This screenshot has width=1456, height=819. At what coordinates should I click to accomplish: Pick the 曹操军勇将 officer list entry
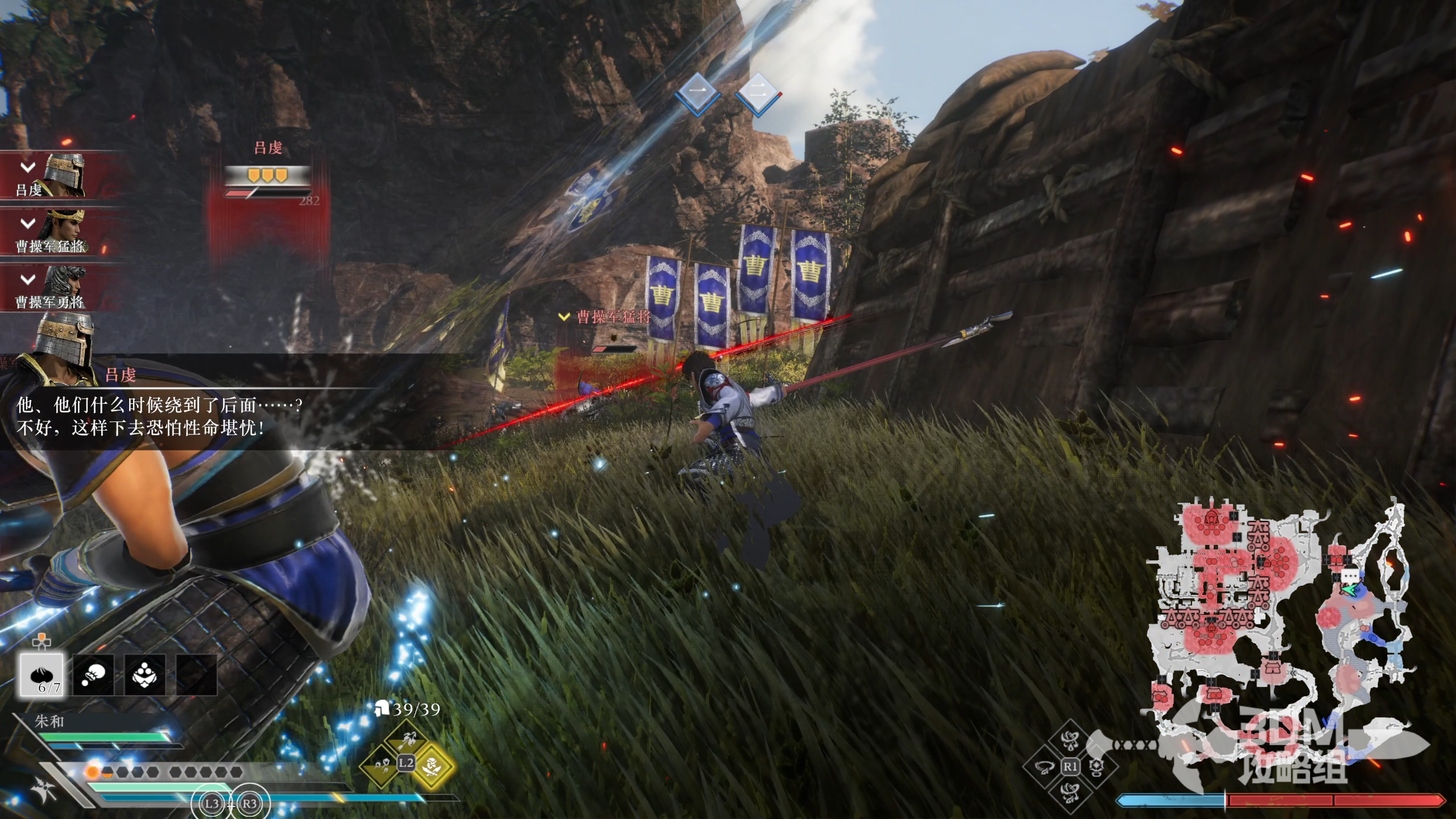[51, 288]
